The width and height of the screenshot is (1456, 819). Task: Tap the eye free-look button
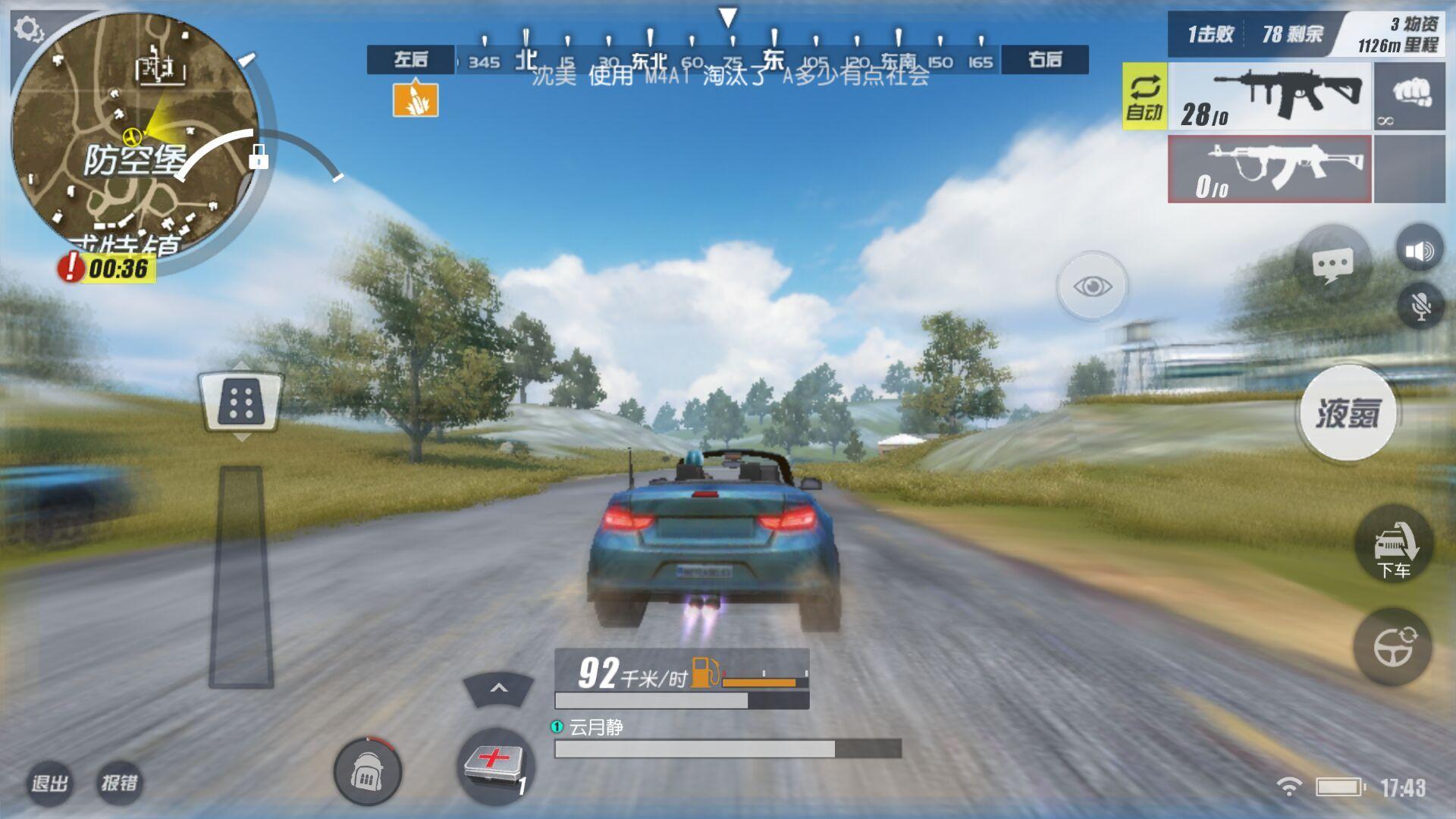[1092, 287]
